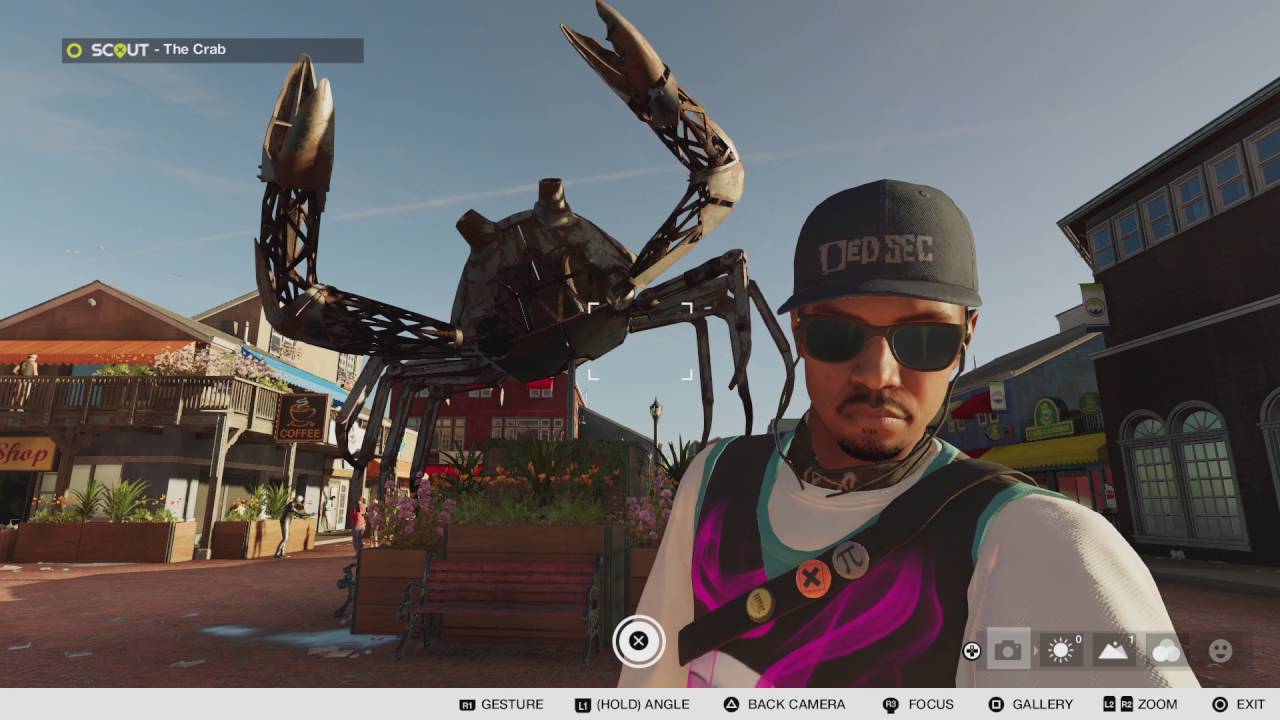
Task: Toggle the focus mode via R3
Action: point(891,703)
